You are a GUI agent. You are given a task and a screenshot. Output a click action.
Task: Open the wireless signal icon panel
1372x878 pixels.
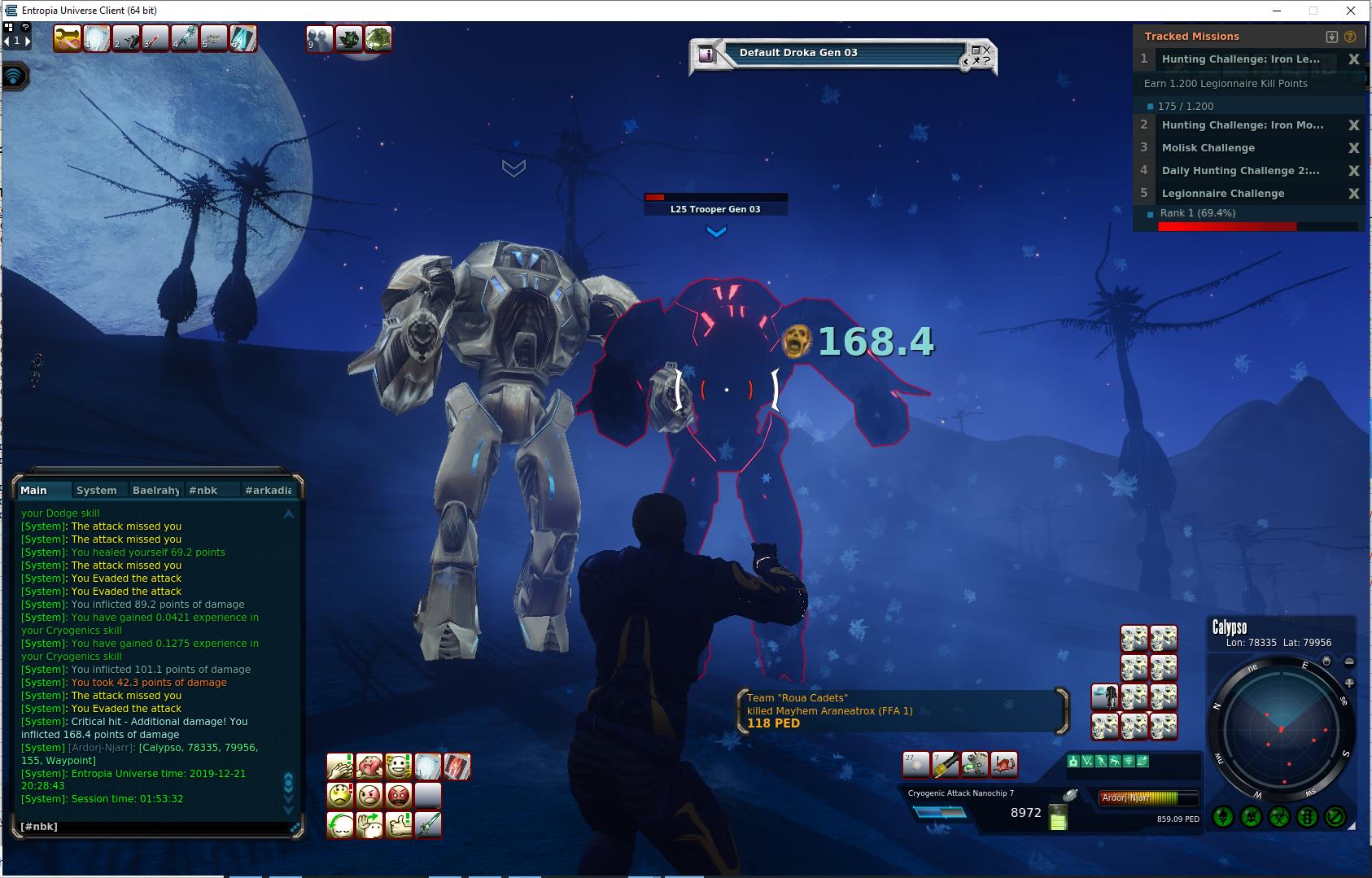14,77
